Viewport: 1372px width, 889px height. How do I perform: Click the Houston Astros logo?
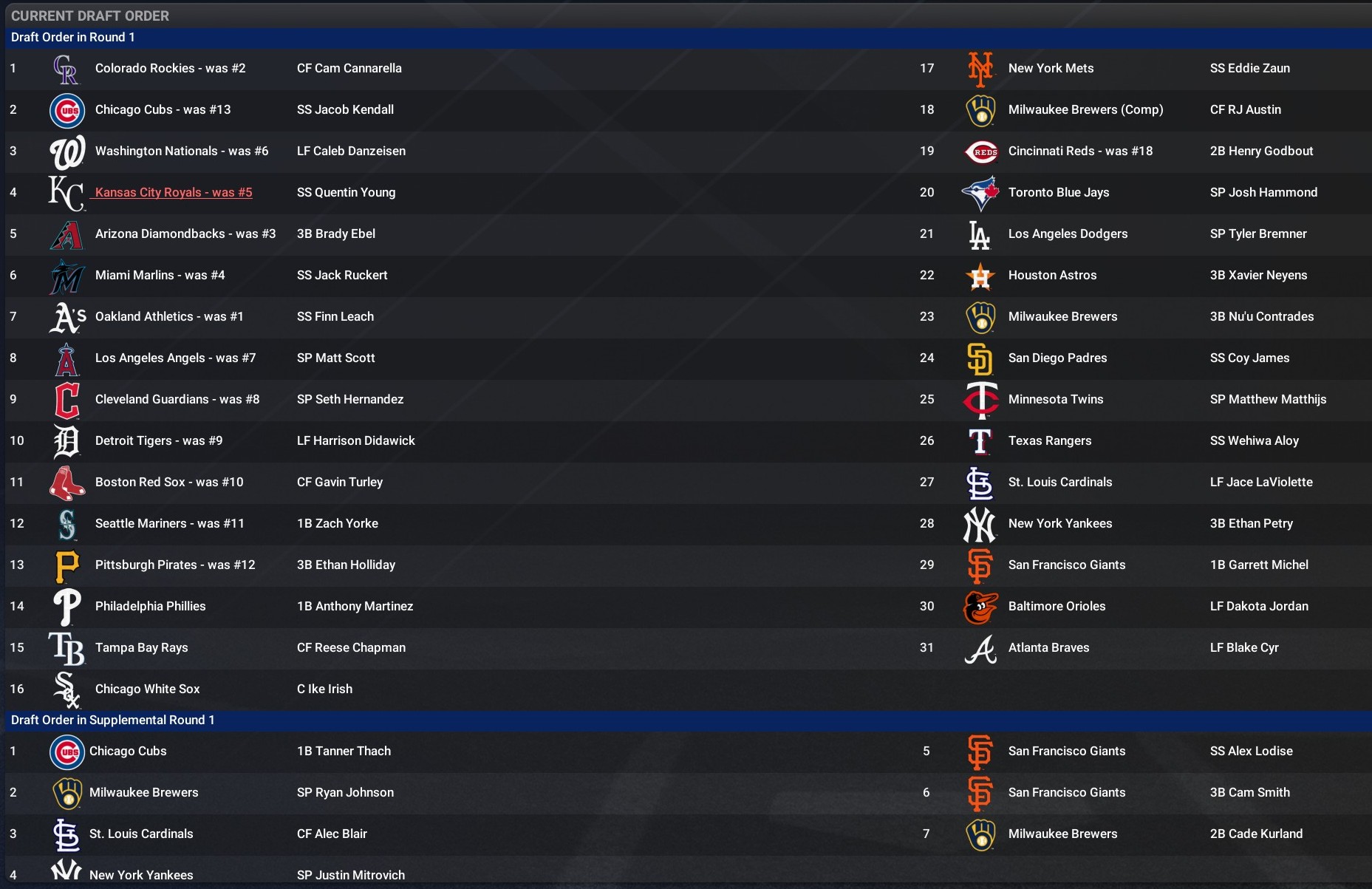pyautogui.click(x=980, y=275)
